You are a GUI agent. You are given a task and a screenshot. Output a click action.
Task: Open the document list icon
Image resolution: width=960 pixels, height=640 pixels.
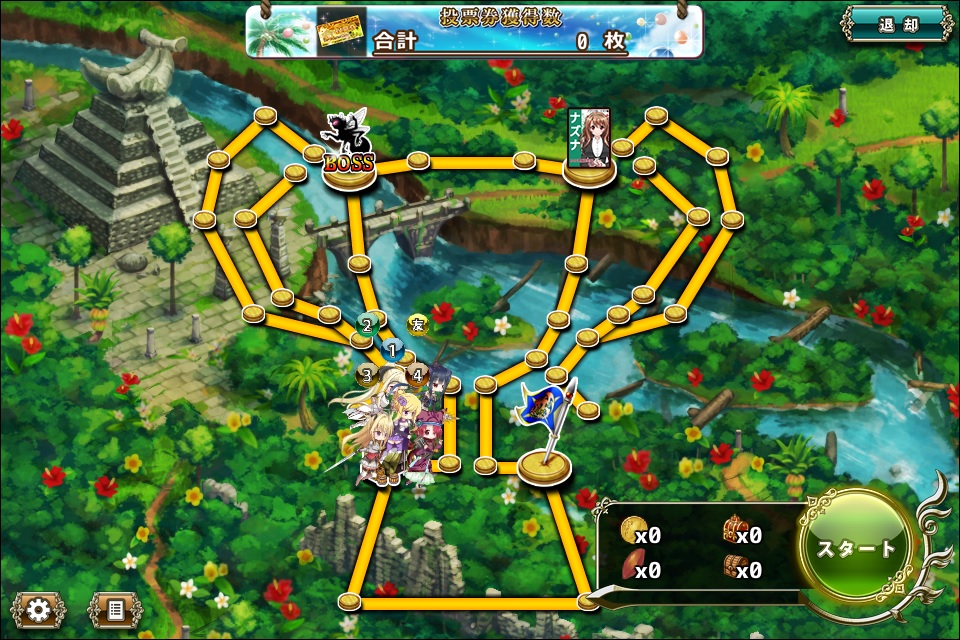pyautogui.click(x=114, y=608)
